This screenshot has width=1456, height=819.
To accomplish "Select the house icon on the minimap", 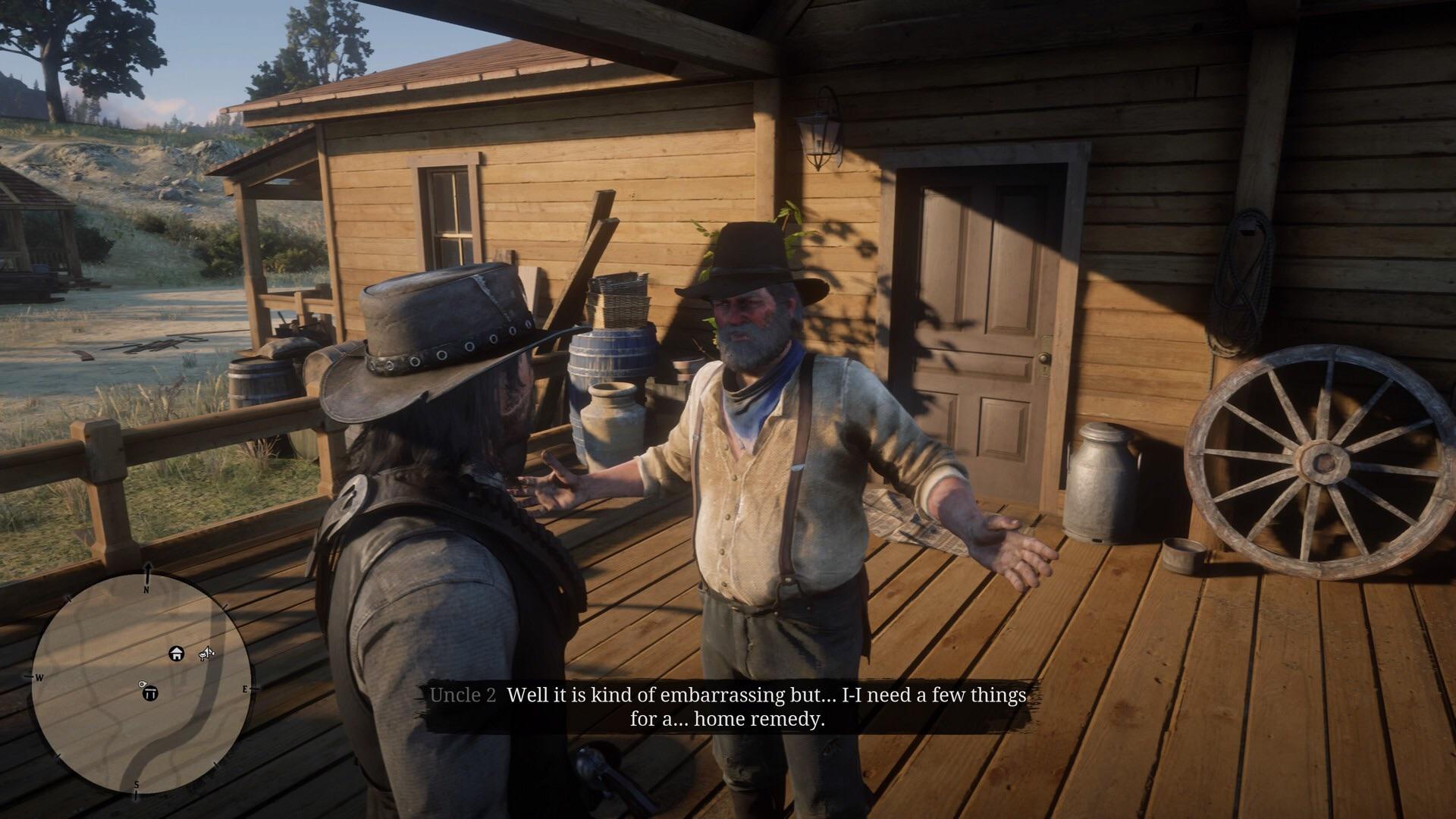I will click(176, 654).
